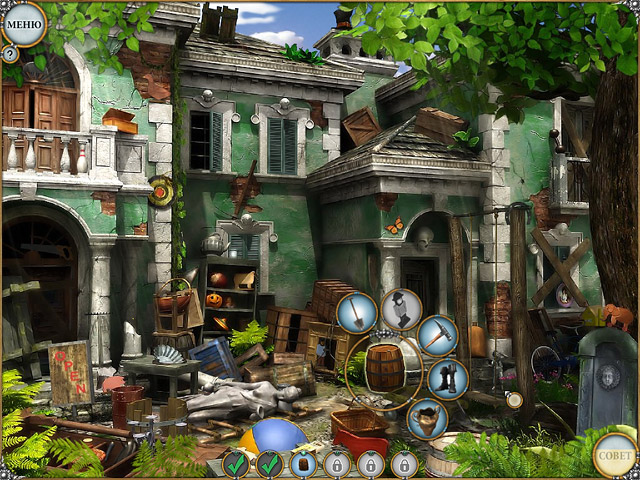640x480 pixels.
Task: Pick the pickaxe hammer item bubble
Action: (437, 335)
